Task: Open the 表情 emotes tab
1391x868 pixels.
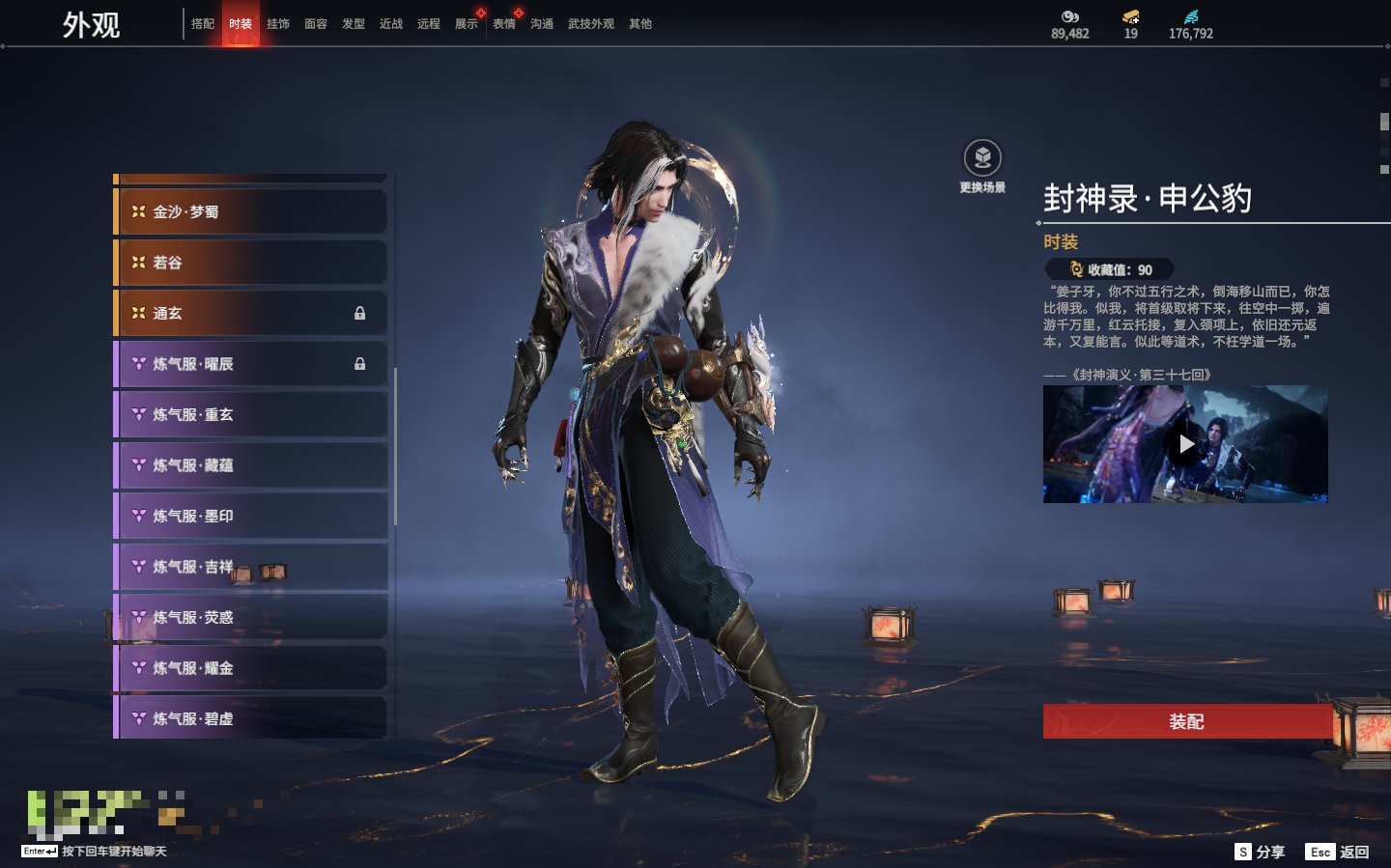Action: pyautogui.click(x=504, y=24)
